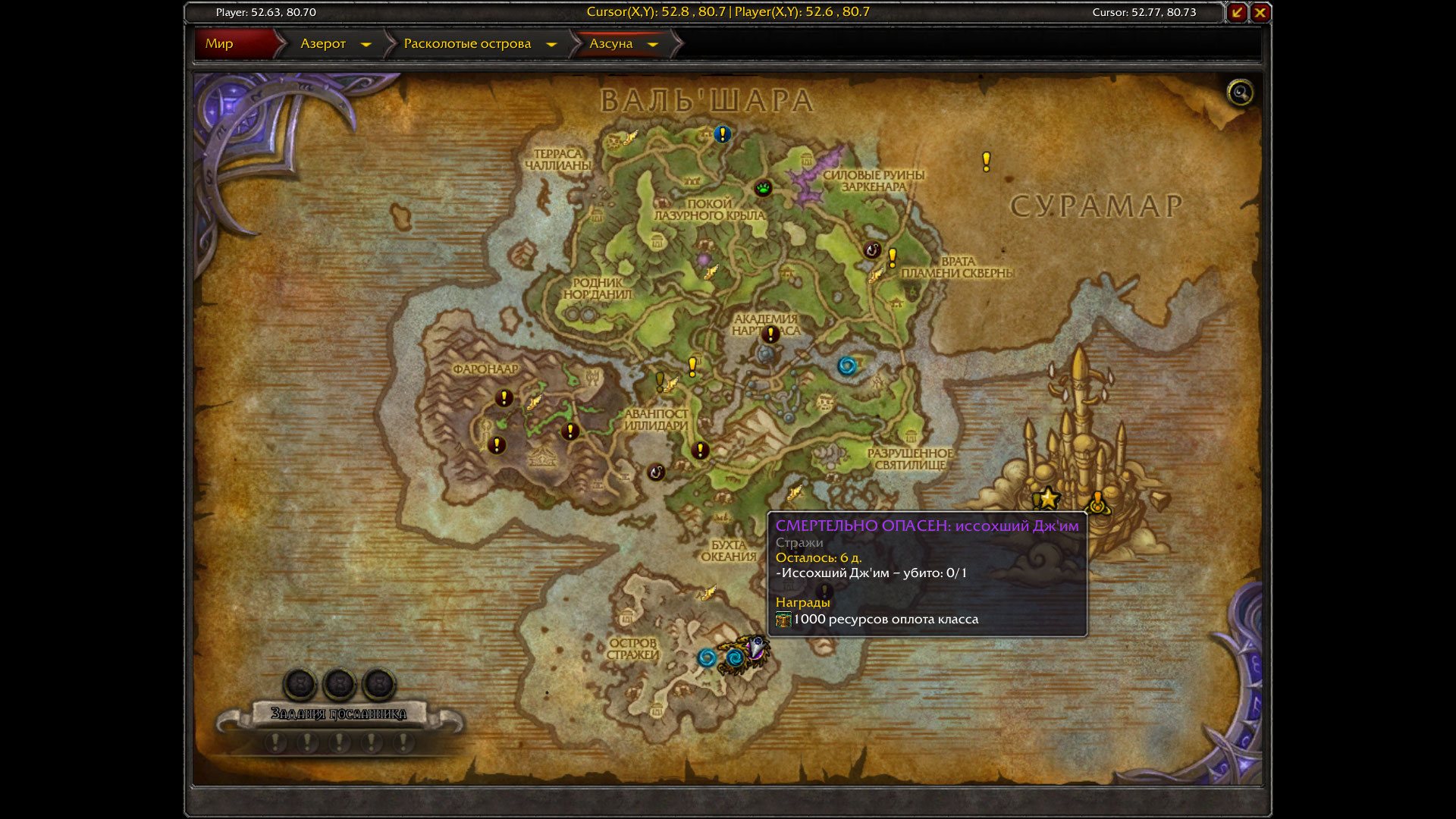Minimize the map with the arrow button

point(1237,12)
